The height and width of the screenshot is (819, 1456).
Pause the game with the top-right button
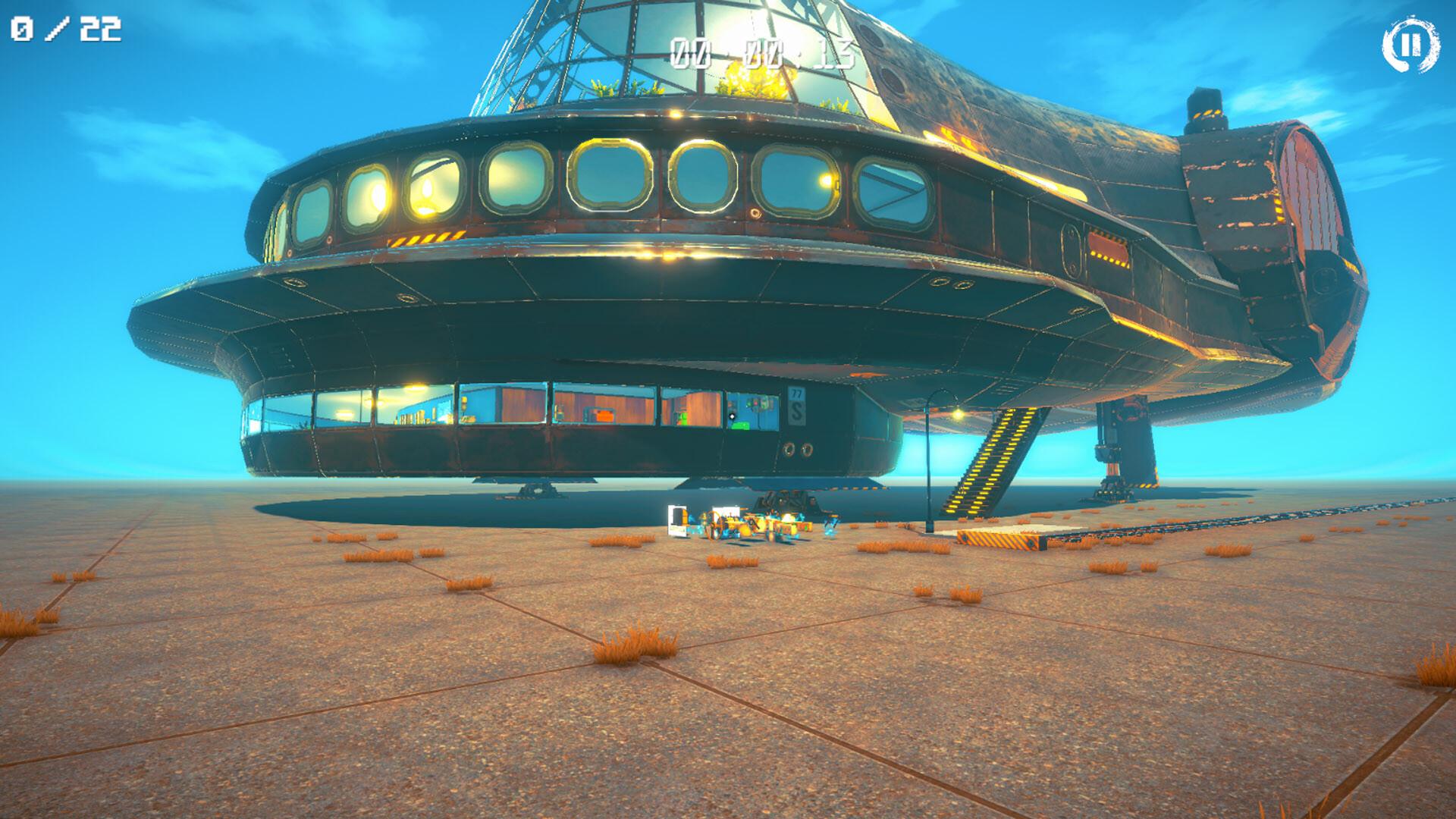pos(1410,46)
